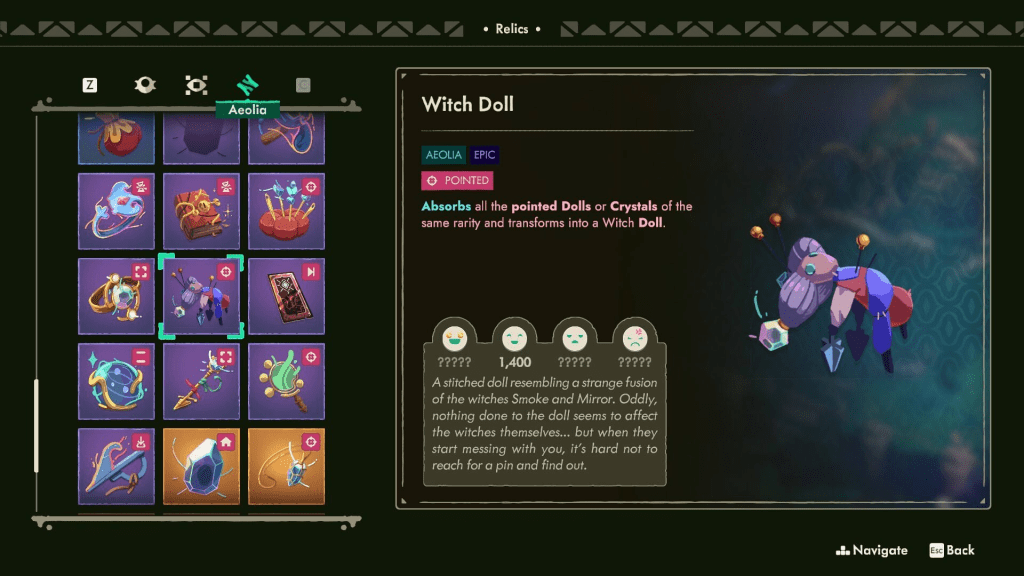This screenshot has height=576, width=1024.
Task: Click the relic list scrollbar
Action: click(37, 425)
